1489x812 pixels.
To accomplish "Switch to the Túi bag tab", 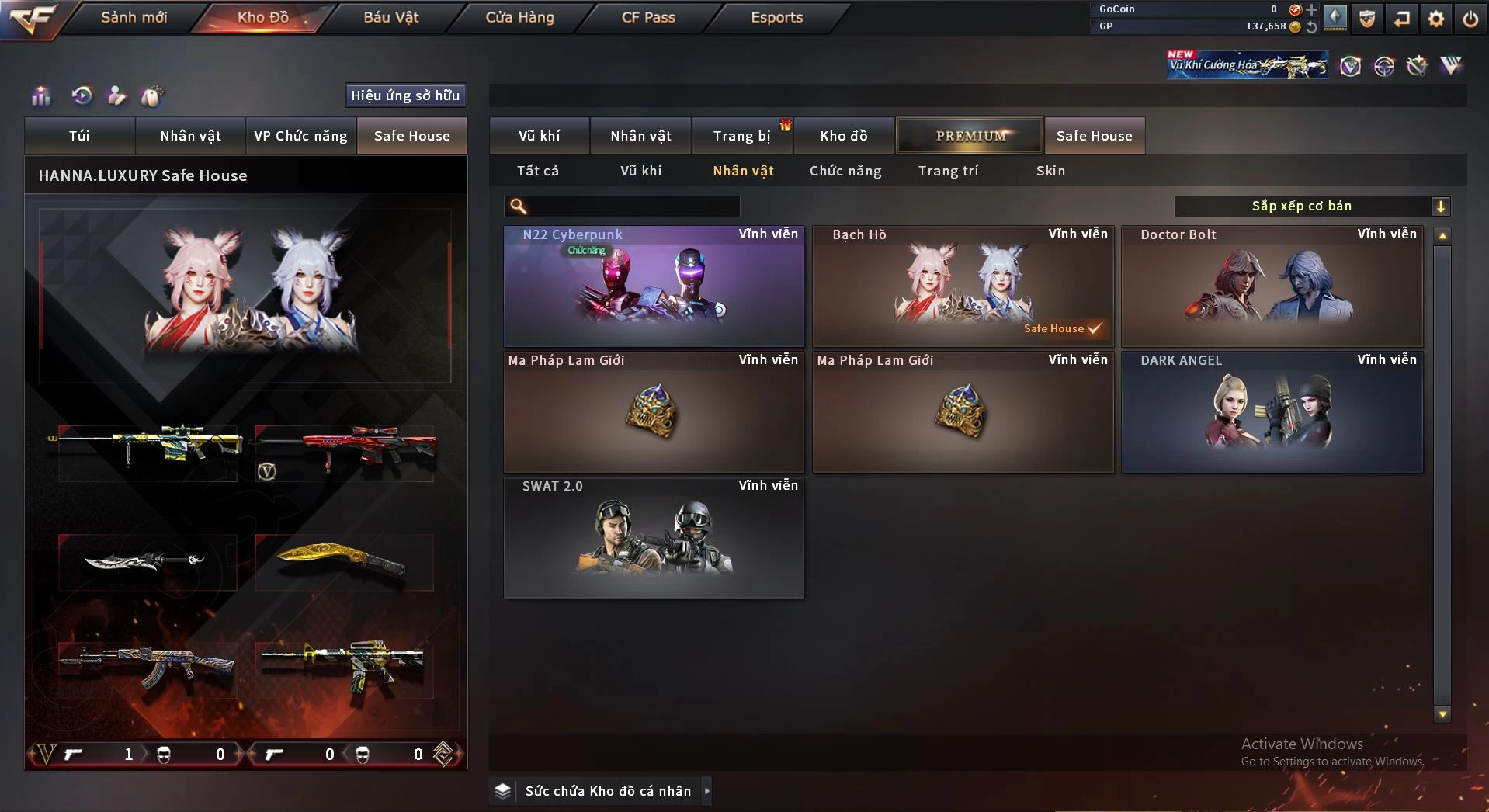I will point(80,136).
